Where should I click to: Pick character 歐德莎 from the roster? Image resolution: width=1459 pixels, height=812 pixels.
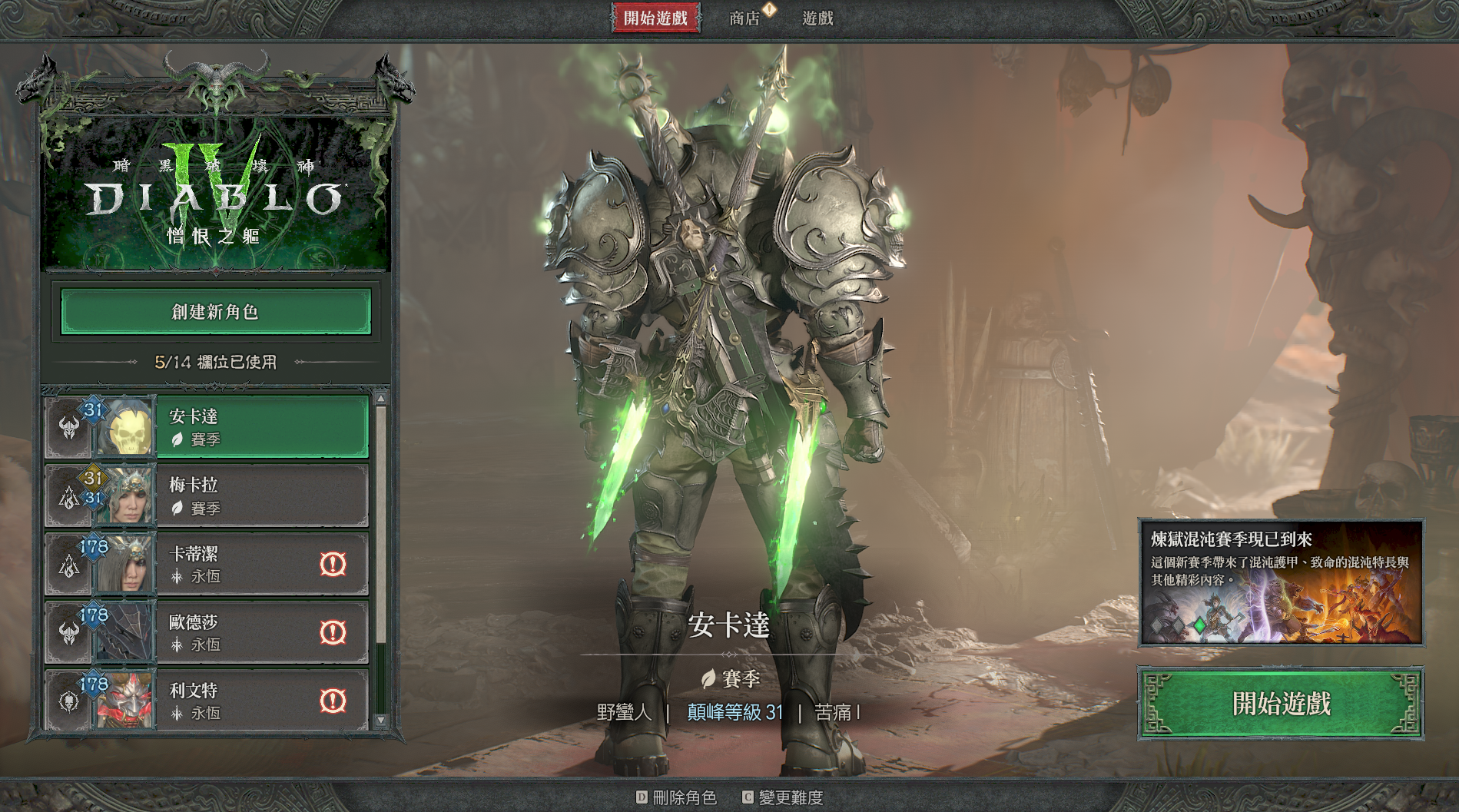click(230, 632)
